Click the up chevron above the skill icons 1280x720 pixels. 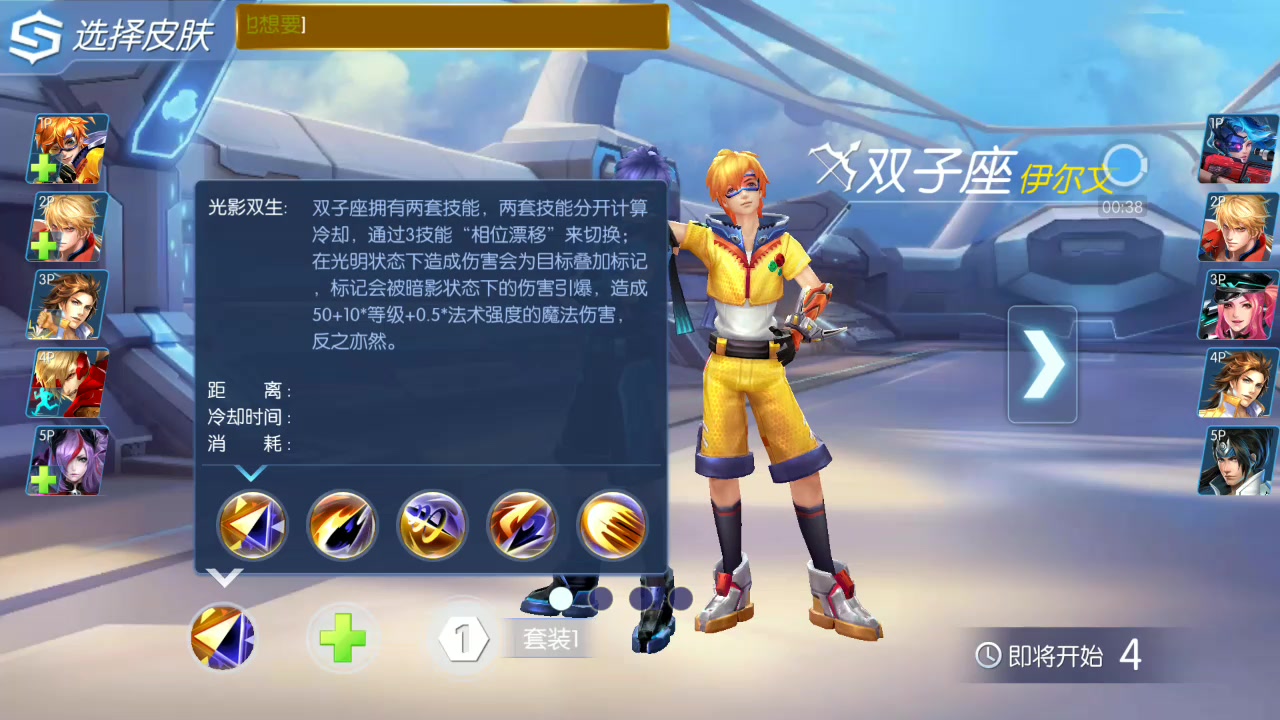[249, 475]
